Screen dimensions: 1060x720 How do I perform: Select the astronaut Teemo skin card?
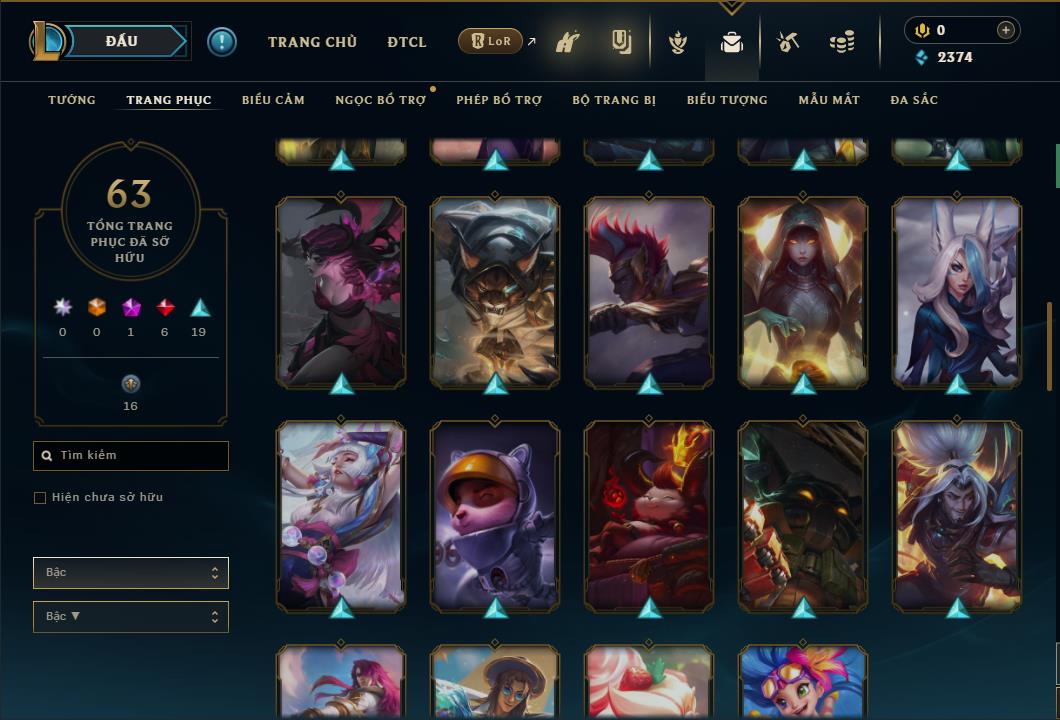495,515
